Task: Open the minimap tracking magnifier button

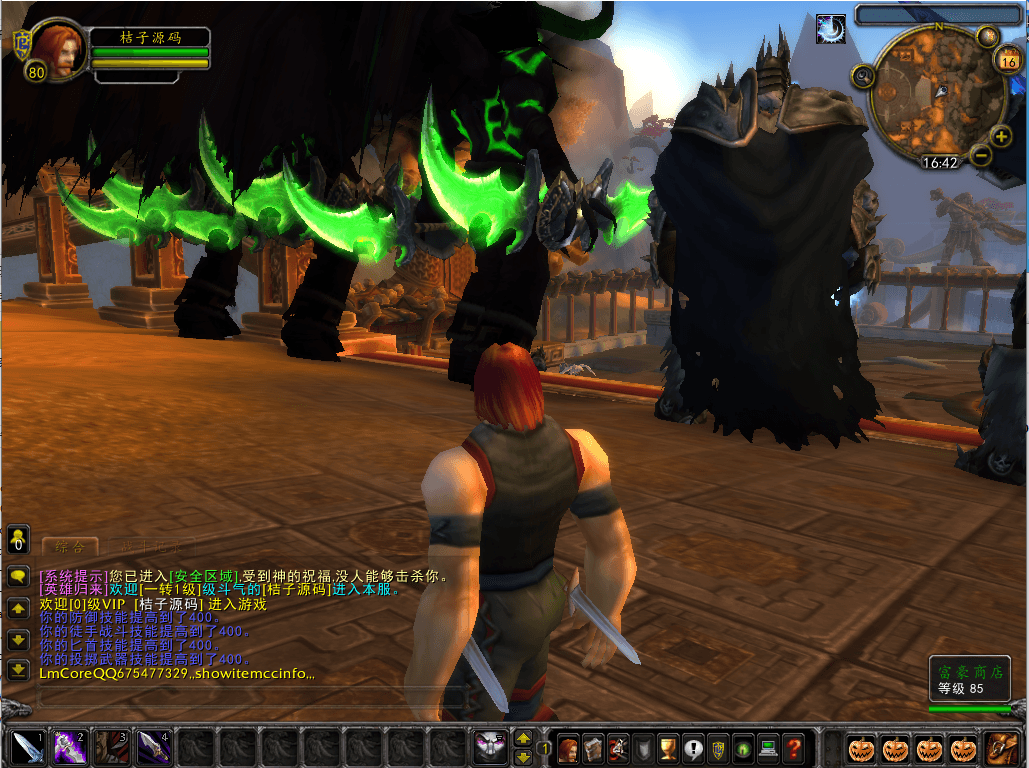Action: pyautogui.click(x=863, y=76)
